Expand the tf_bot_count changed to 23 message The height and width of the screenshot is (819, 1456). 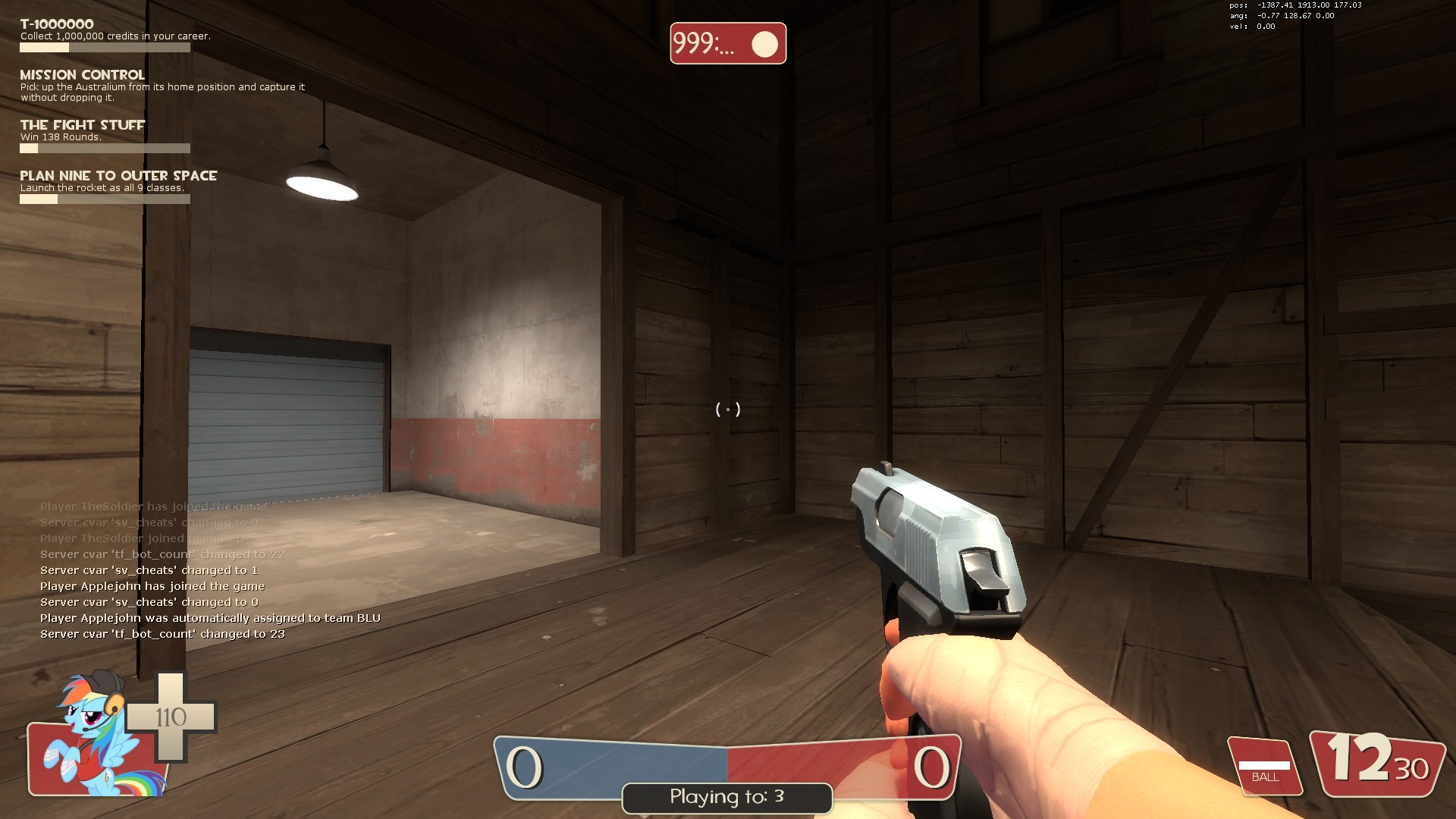(x=162, y=633)
